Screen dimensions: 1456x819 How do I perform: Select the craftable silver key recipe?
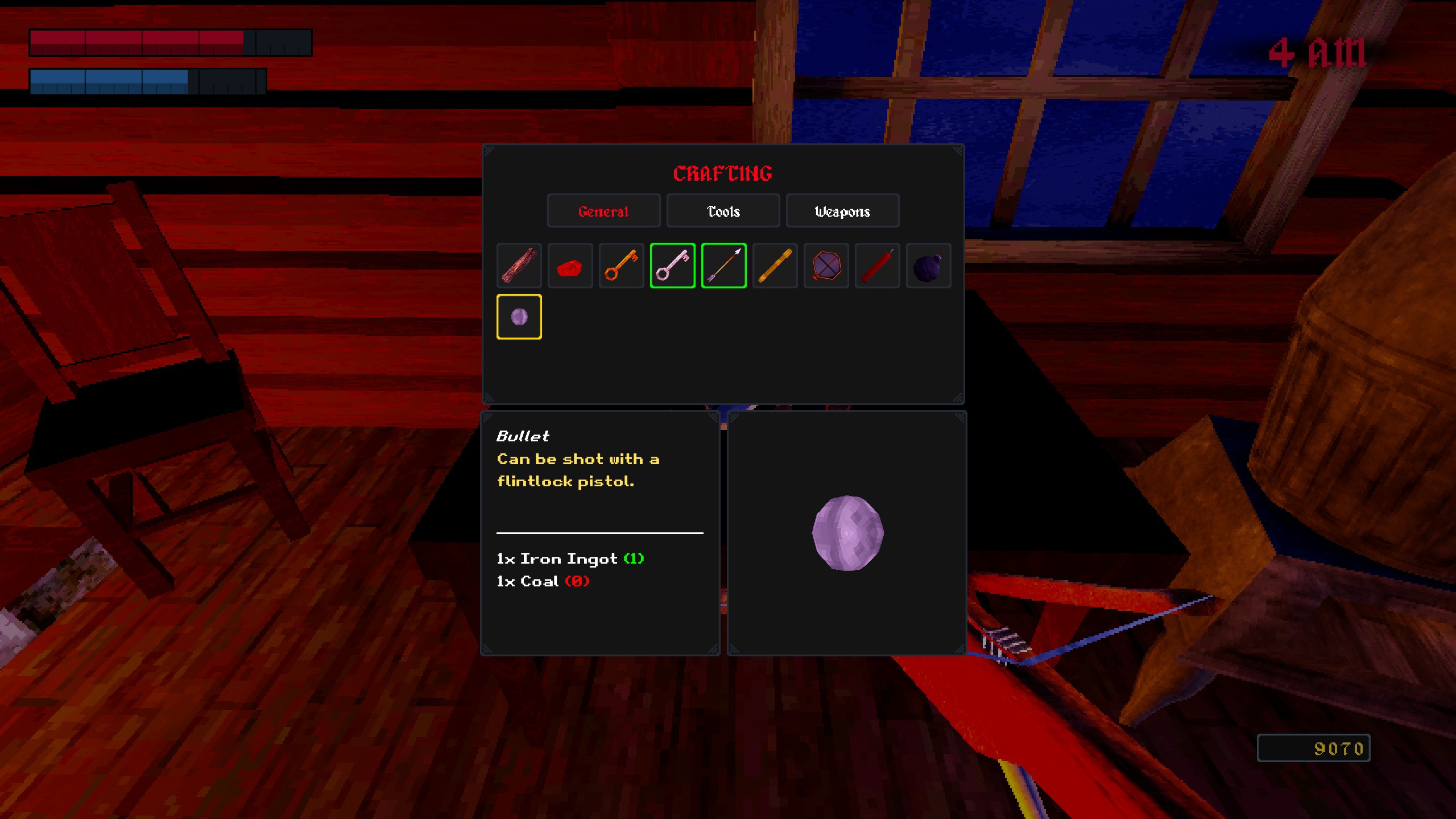(x=672, y=266)
